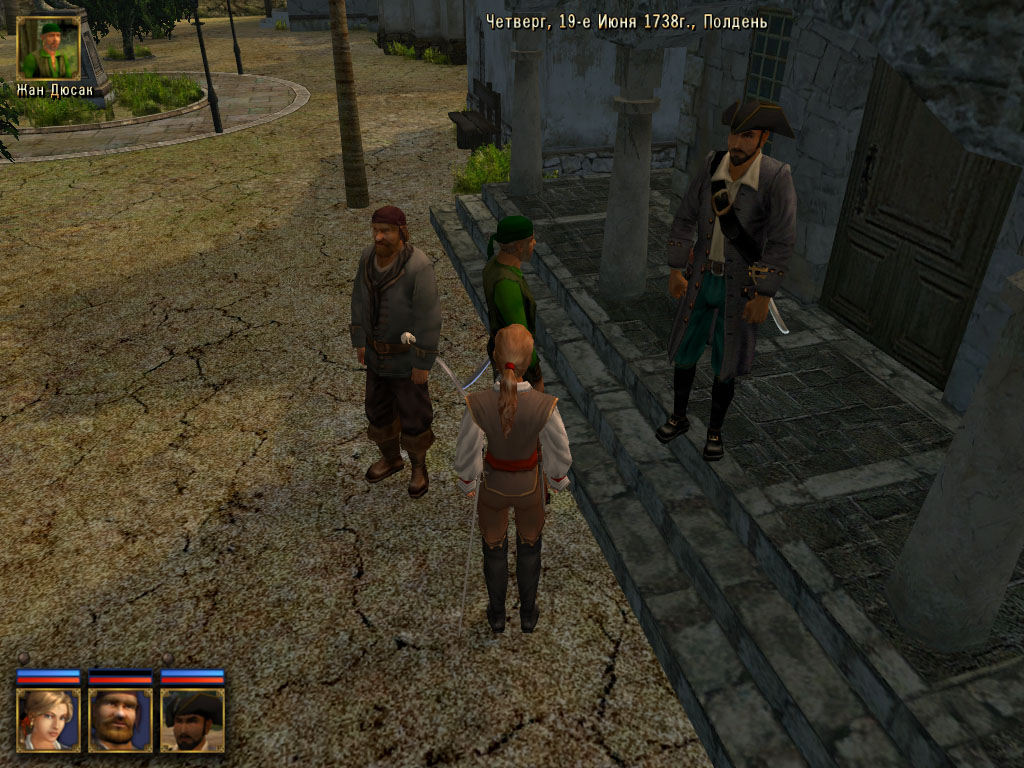Choose the bearded red-bandana officer portrait
This screenshot has width=1024, height=768.
(x=120, y=719)
